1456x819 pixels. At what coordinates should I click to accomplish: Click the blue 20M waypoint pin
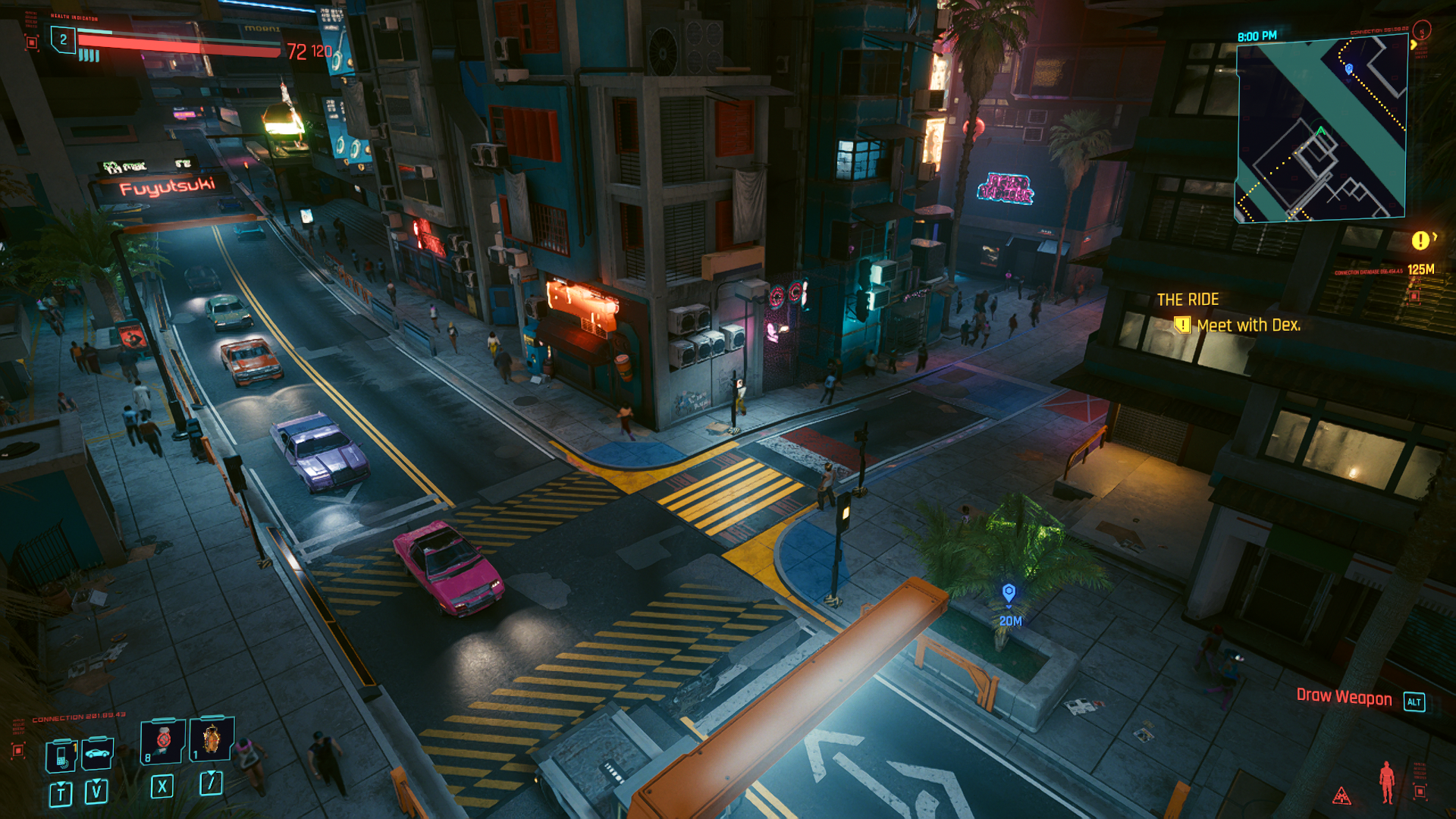pyautogui.click(x=1009, y=592)
